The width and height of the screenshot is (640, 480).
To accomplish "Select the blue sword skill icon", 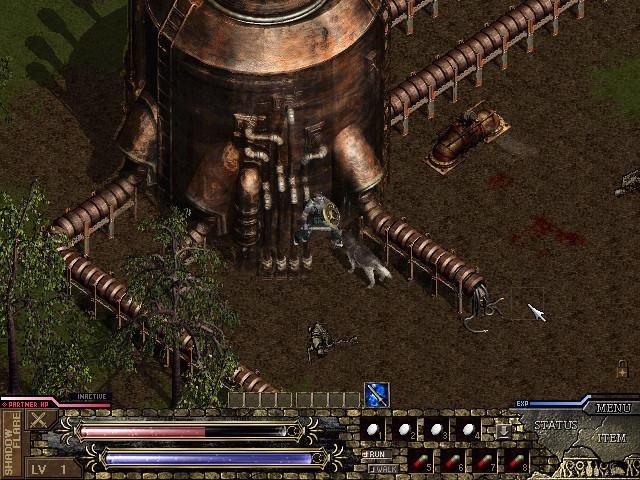I will 377,395.
